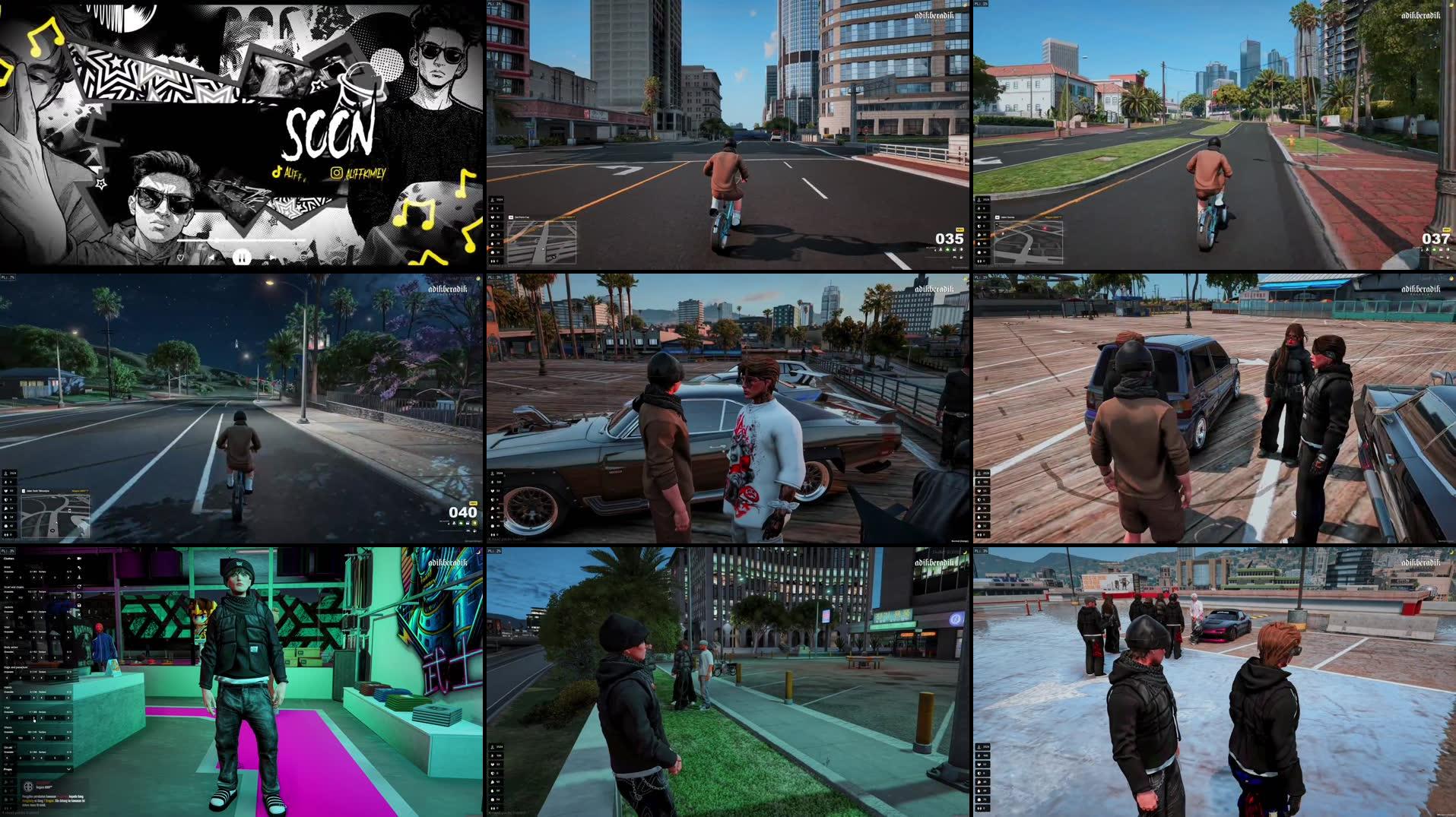Save the outfit using the disk icon

pyautogui.click(x=79, y=605)
